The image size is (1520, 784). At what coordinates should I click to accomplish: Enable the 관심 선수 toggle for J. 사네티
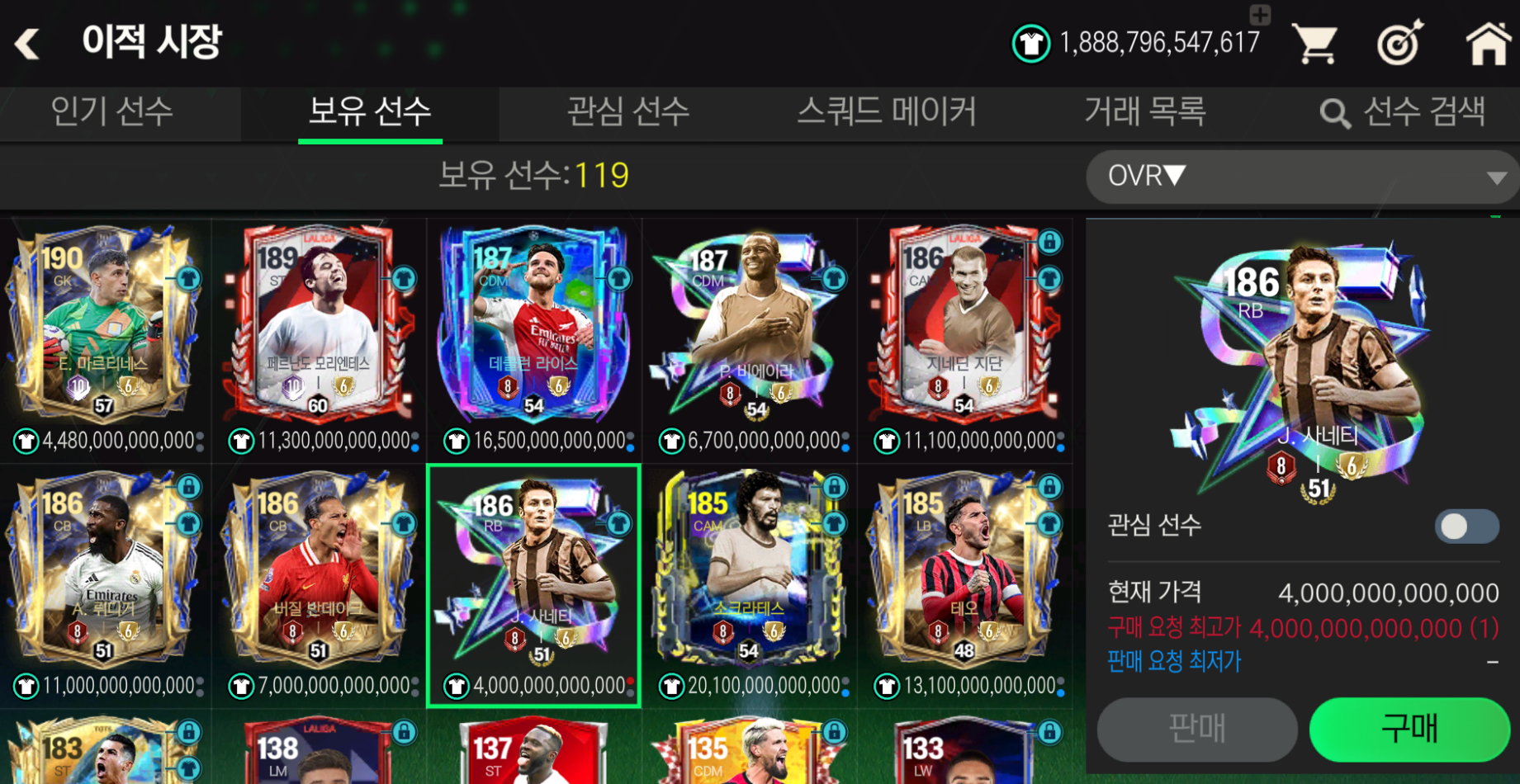tap(1466, 526)
